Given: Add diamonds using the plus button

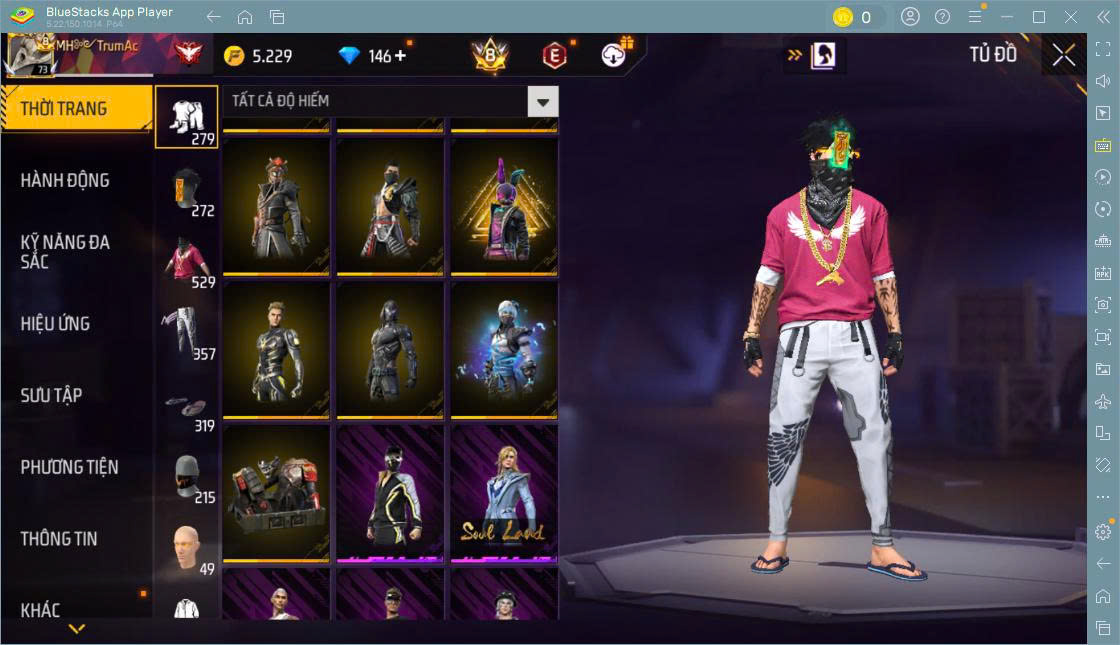Looking at the screenshot, I should click(401, 56).
